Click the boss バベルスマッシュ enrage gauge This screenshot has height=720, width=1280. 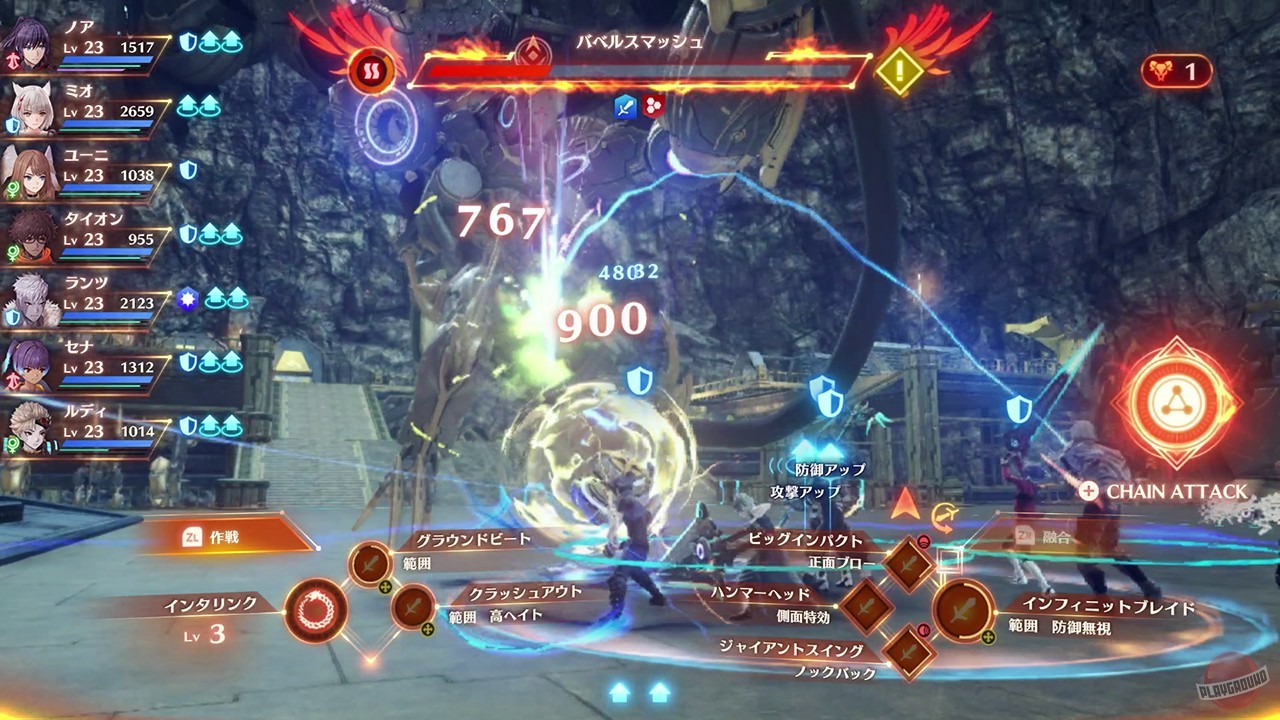point(640,70)
